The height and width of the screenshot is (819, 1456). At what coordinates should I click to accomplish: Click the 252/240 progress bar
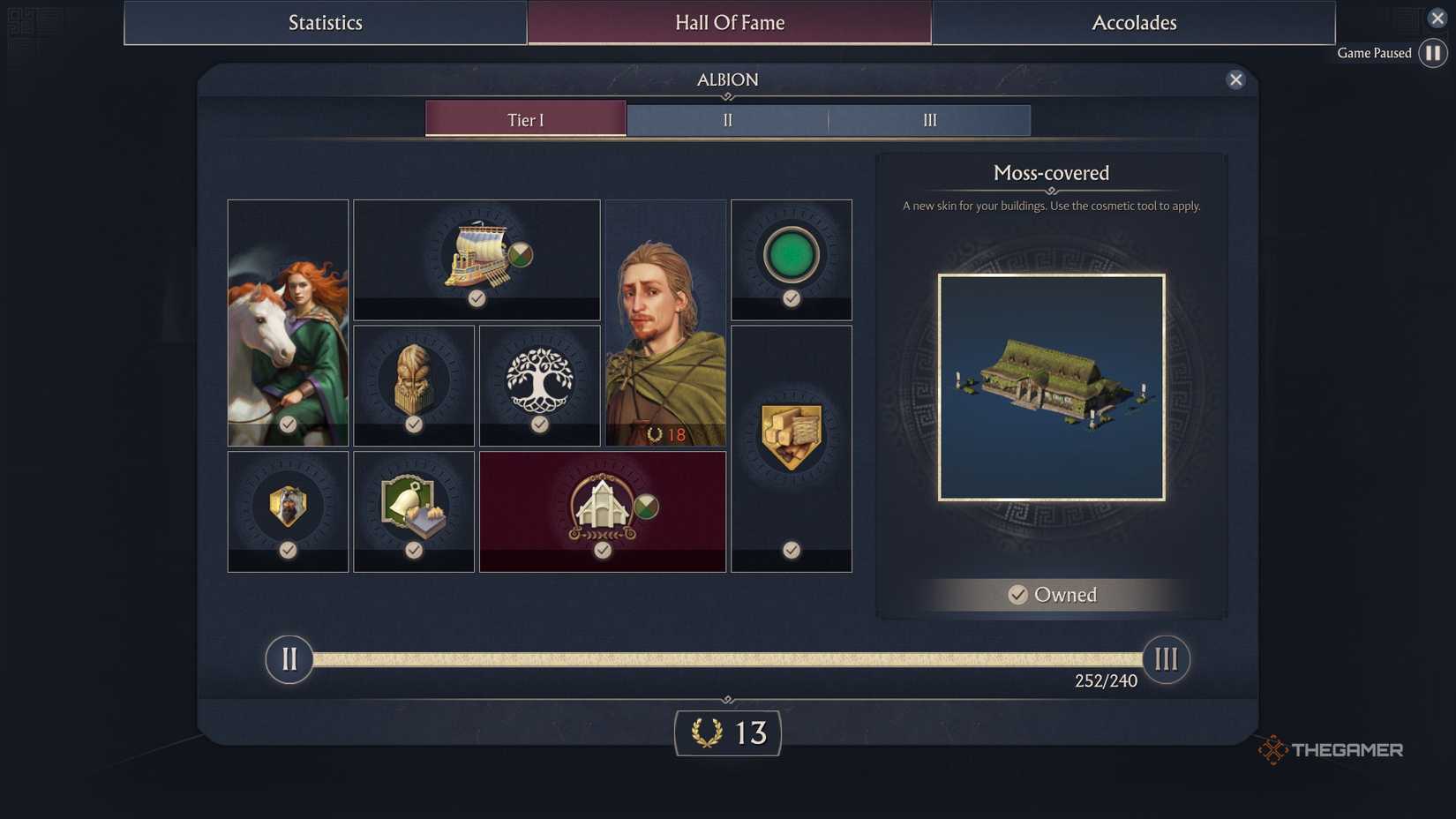[x=727, y=657]
